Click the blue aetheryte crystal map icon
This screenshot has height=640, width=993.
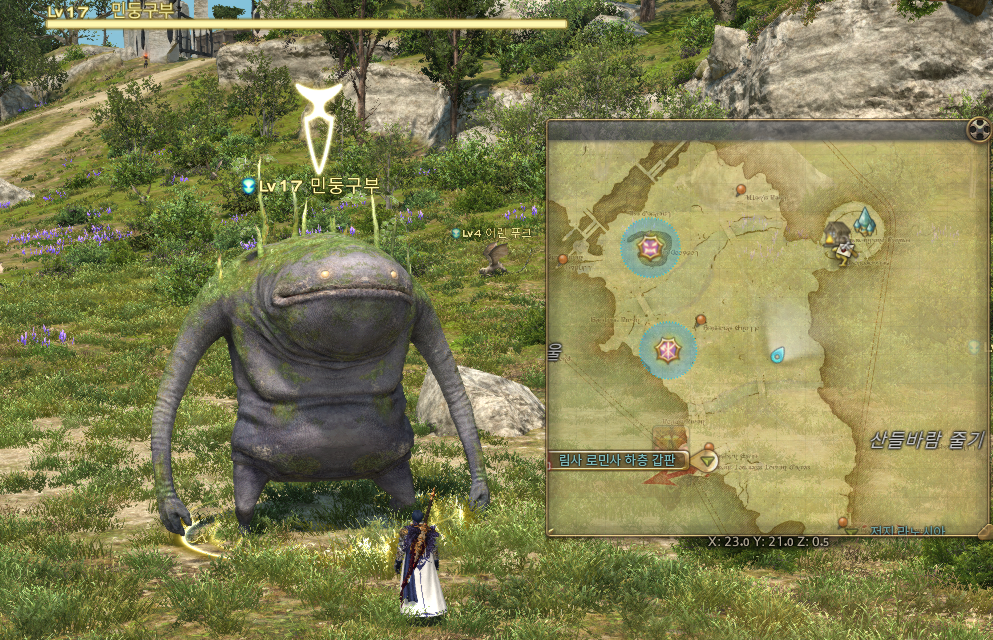pyautogui.click(x=865, y=221)
